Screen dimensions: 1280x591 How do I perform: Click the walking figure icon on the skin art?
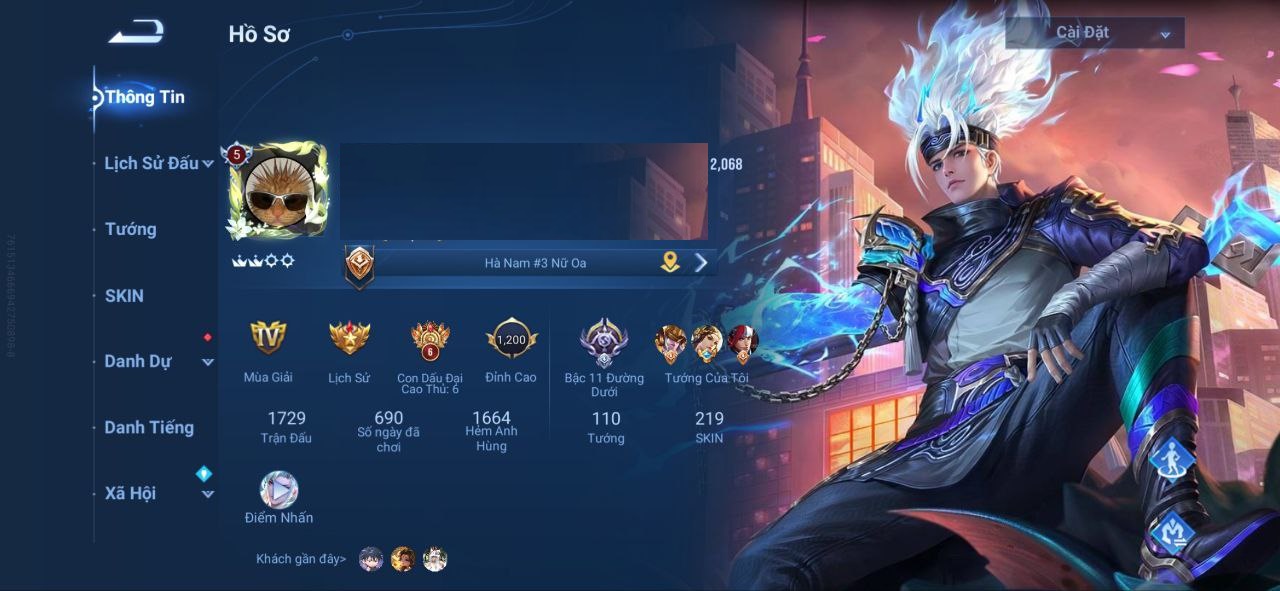point(1166,460)
